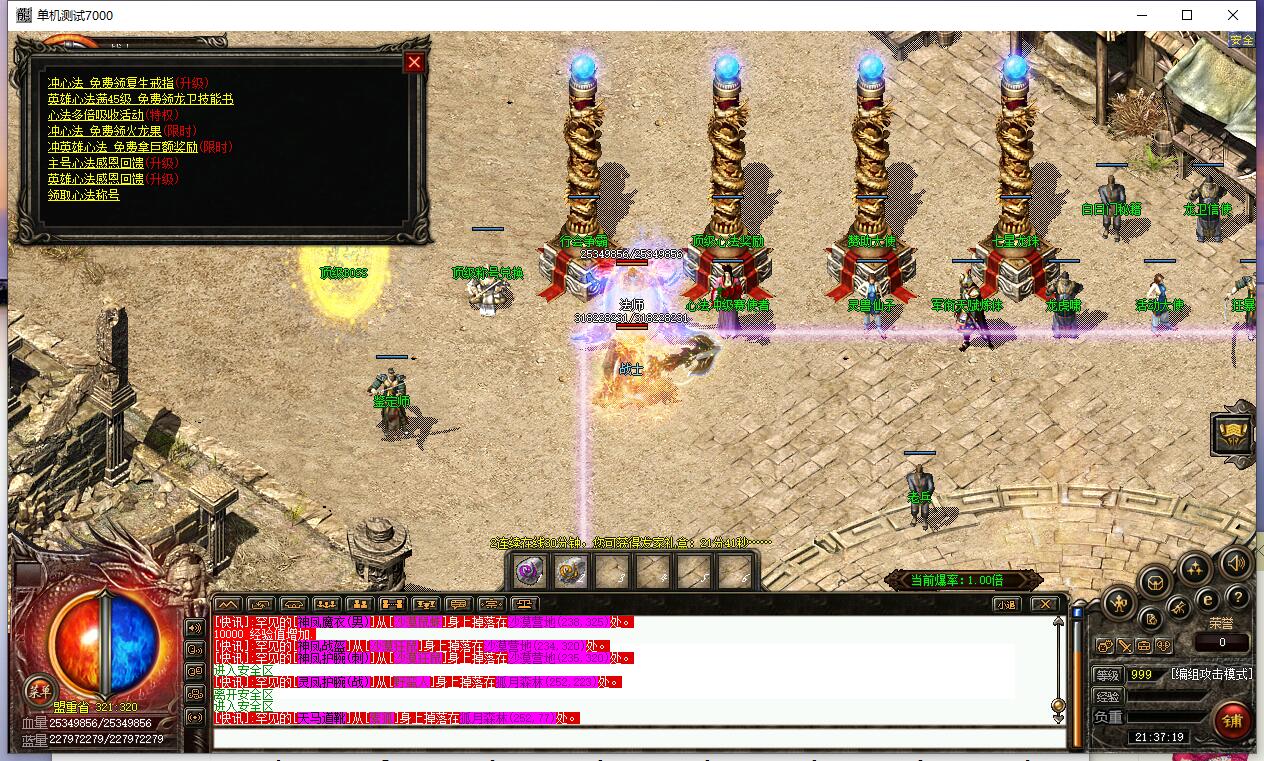
Task: Open the 菜单 menu button
Action: click(x=40, y=690)
